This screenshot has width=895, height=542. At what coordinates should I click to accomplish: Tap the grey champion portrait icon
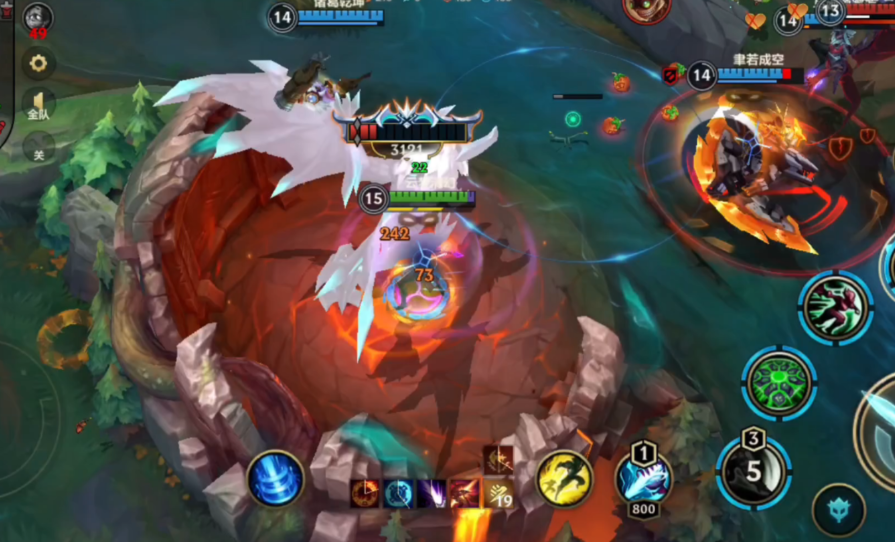(38, 17)
